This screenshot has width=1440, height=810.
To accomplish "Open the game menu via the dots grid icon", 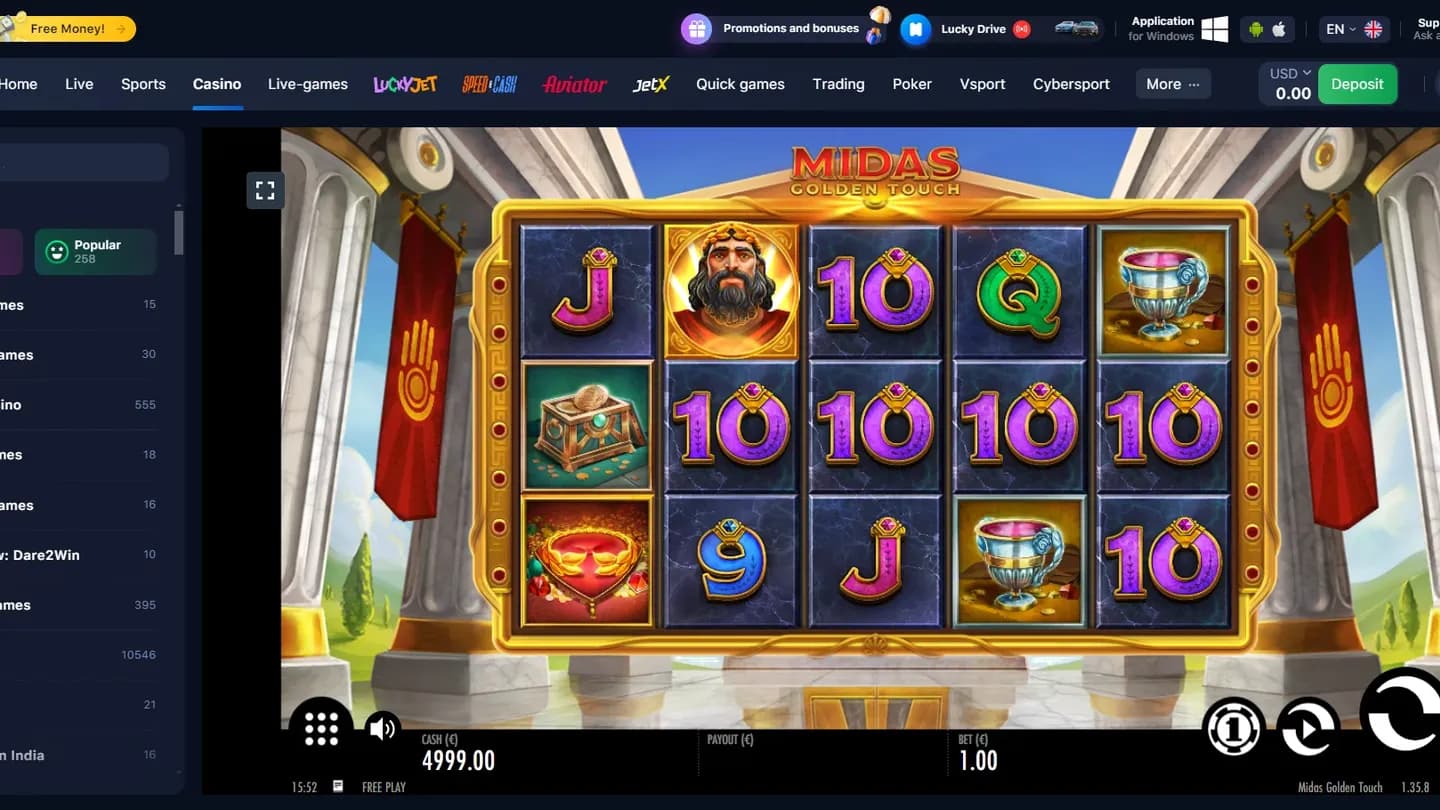I will pyautogui.click(x=321, y=728).
